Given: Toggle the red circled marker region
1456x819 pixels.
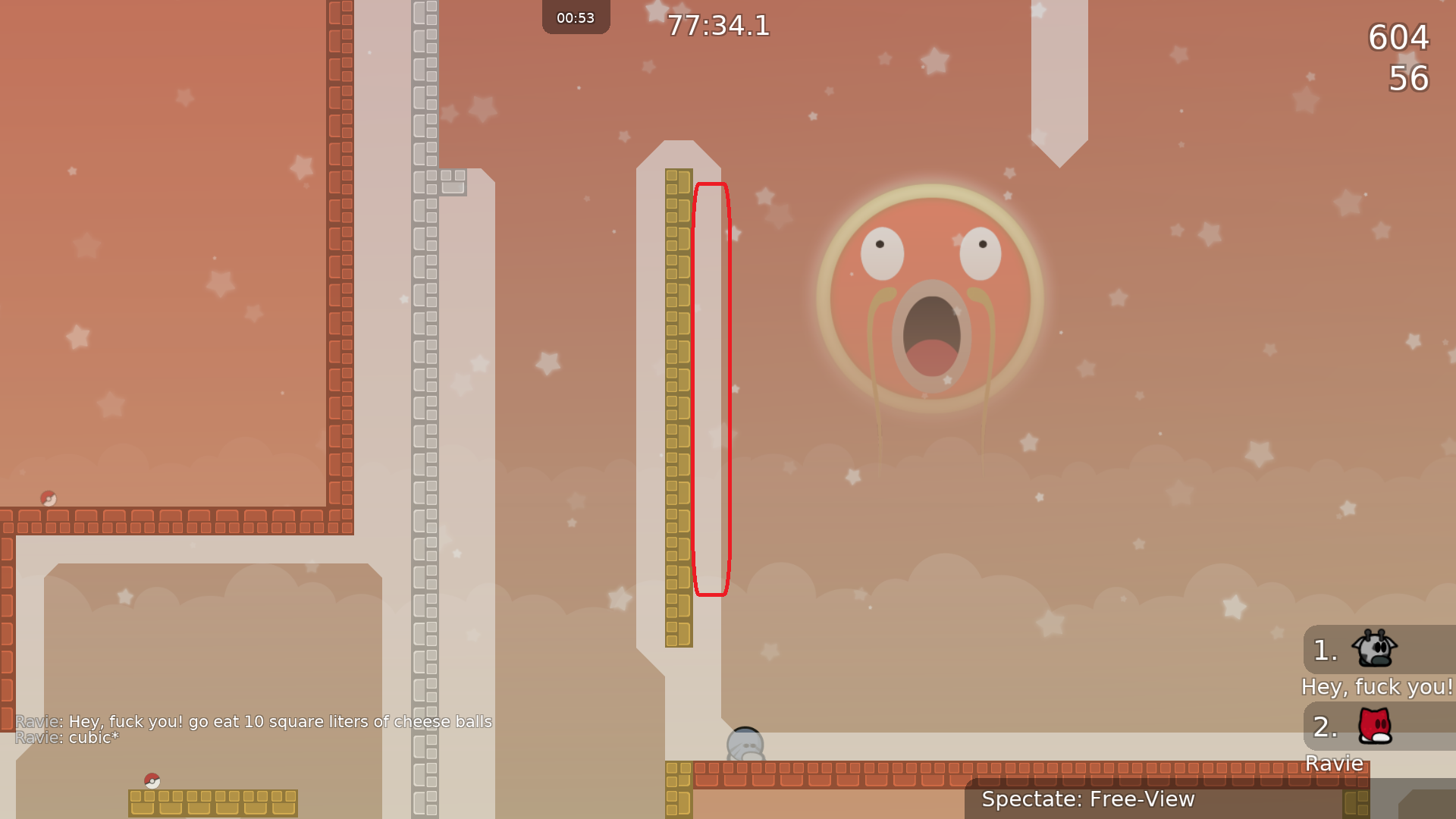Looking at the screenshot, I should [711, 391].
